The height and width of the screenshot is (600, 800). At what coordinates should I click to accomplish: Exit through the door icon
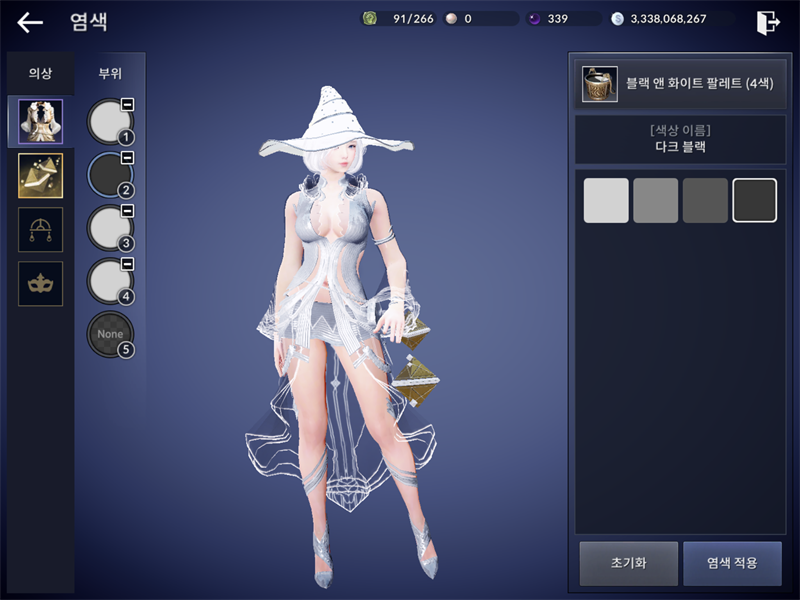[x=768, y=22]
